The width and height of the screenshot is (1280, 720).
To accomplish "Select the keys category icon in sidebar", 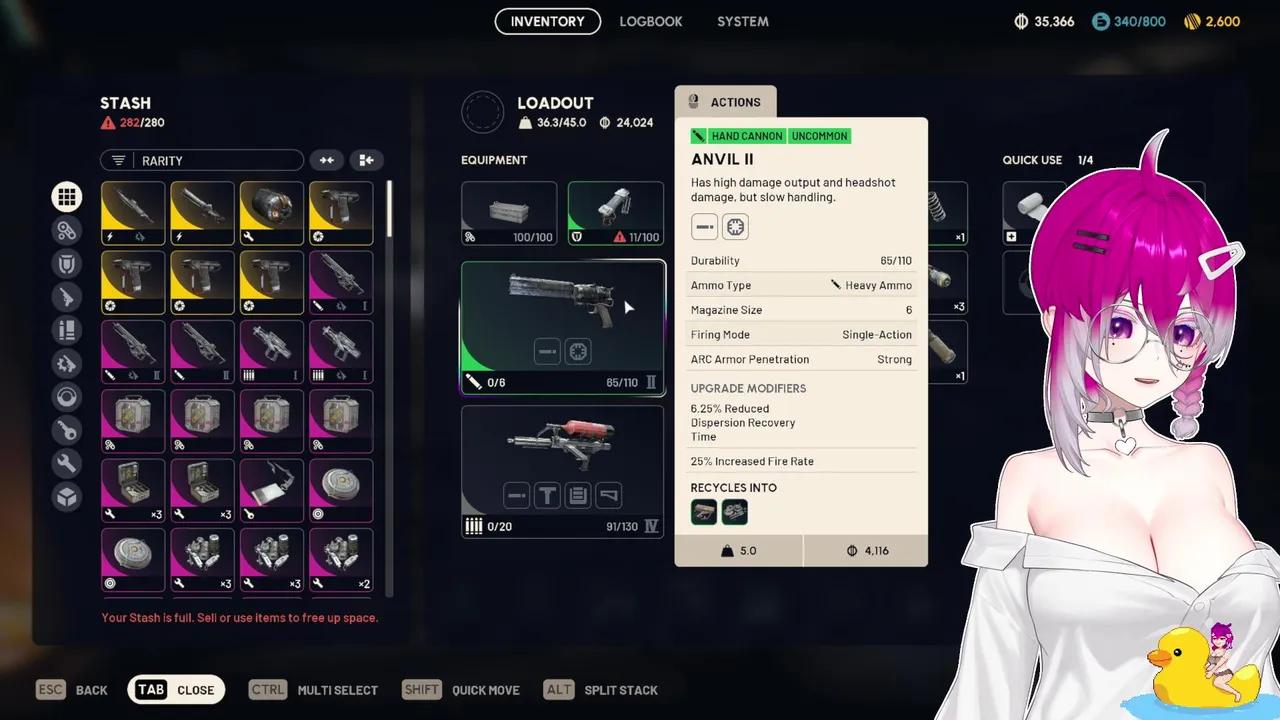I will 67,430.
